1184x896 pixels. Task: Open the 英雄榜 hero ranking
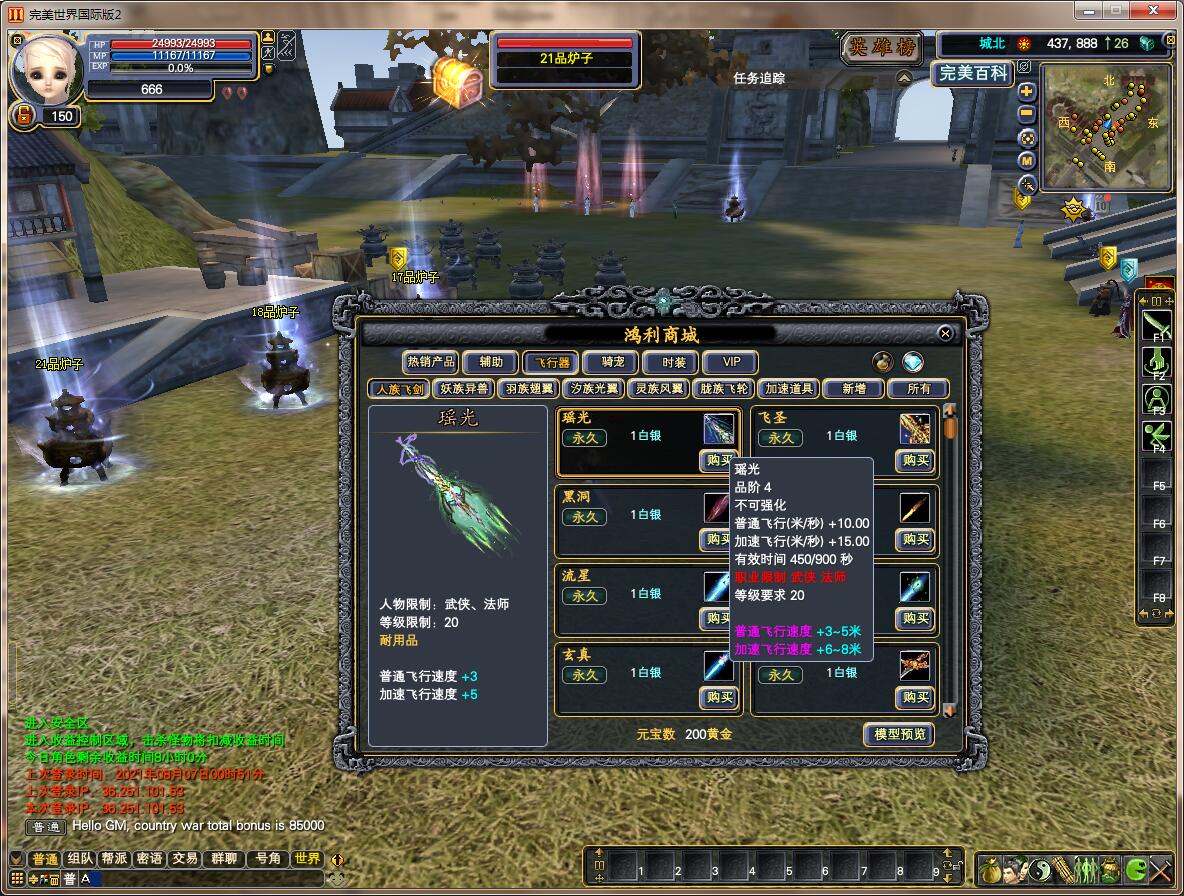[x=883, y=47]
